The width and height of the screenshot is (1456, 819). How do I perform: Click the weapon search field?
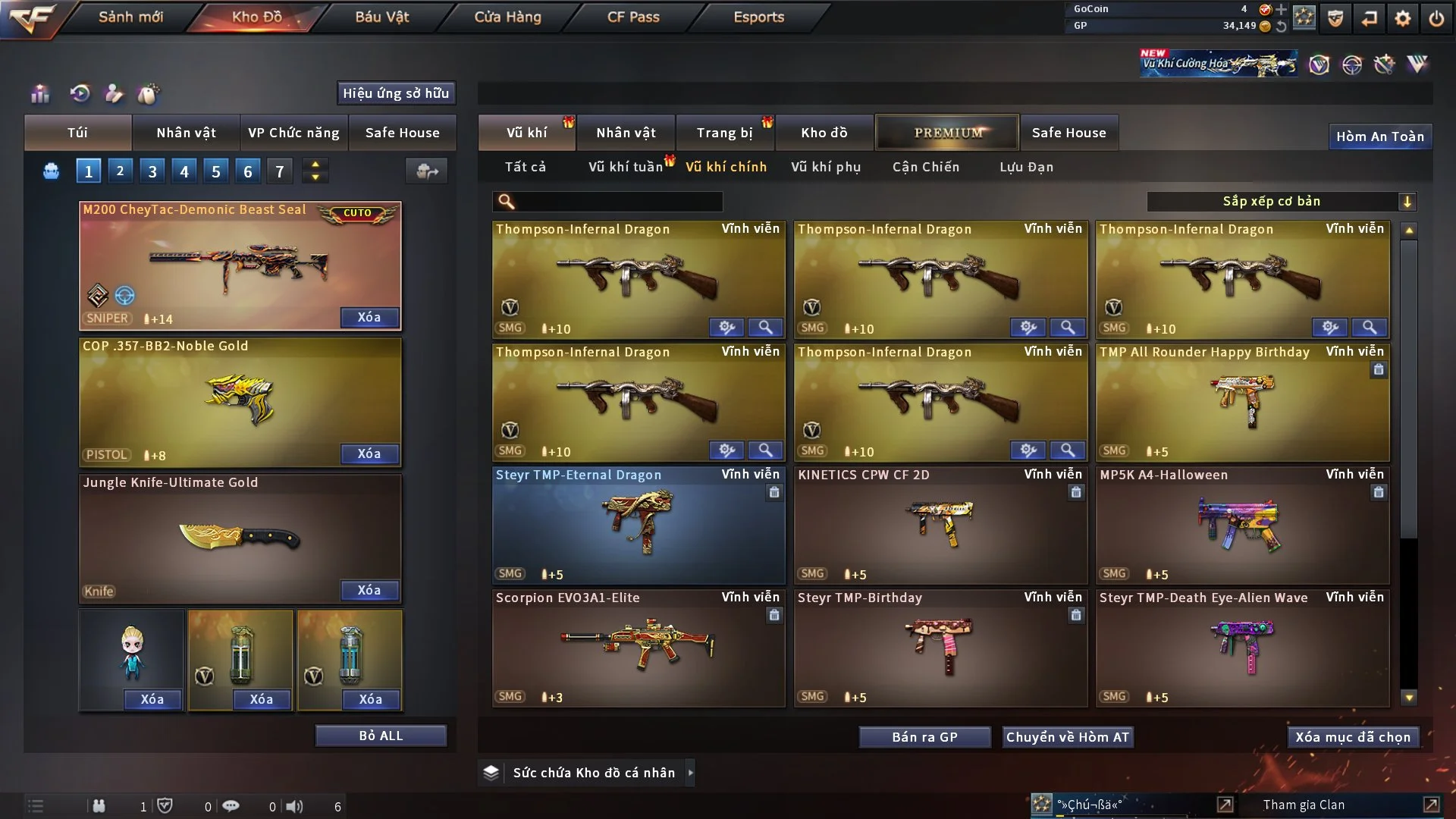tap(616, 202)
